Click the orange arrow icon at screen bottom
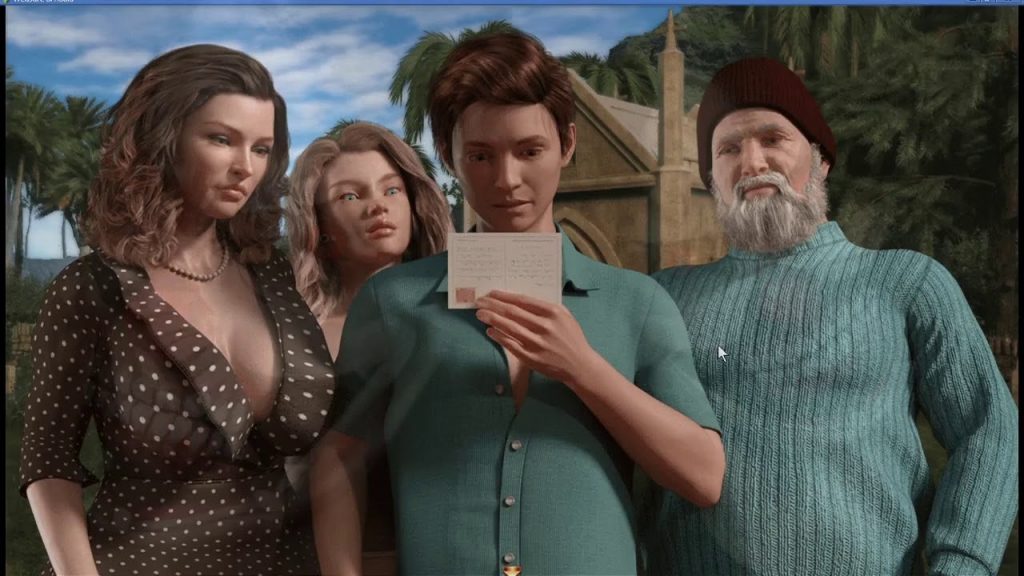The height and width of the screenshot is (576, 1024). 512,570
